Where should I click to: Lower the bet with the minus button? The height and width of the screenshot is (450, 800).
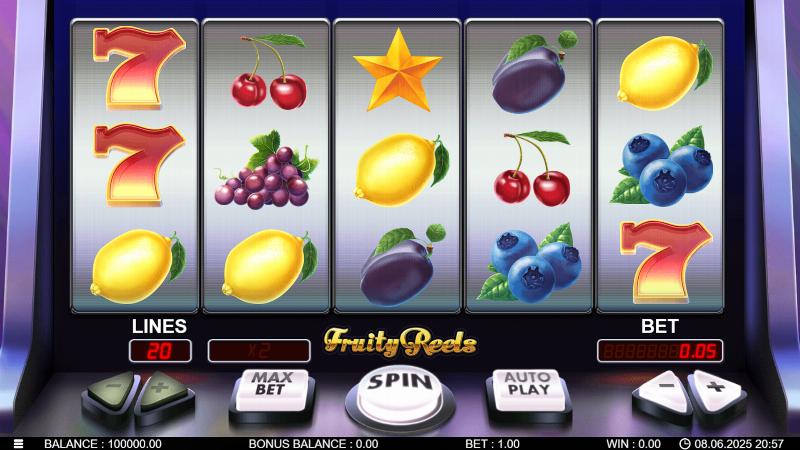(662, 386)
